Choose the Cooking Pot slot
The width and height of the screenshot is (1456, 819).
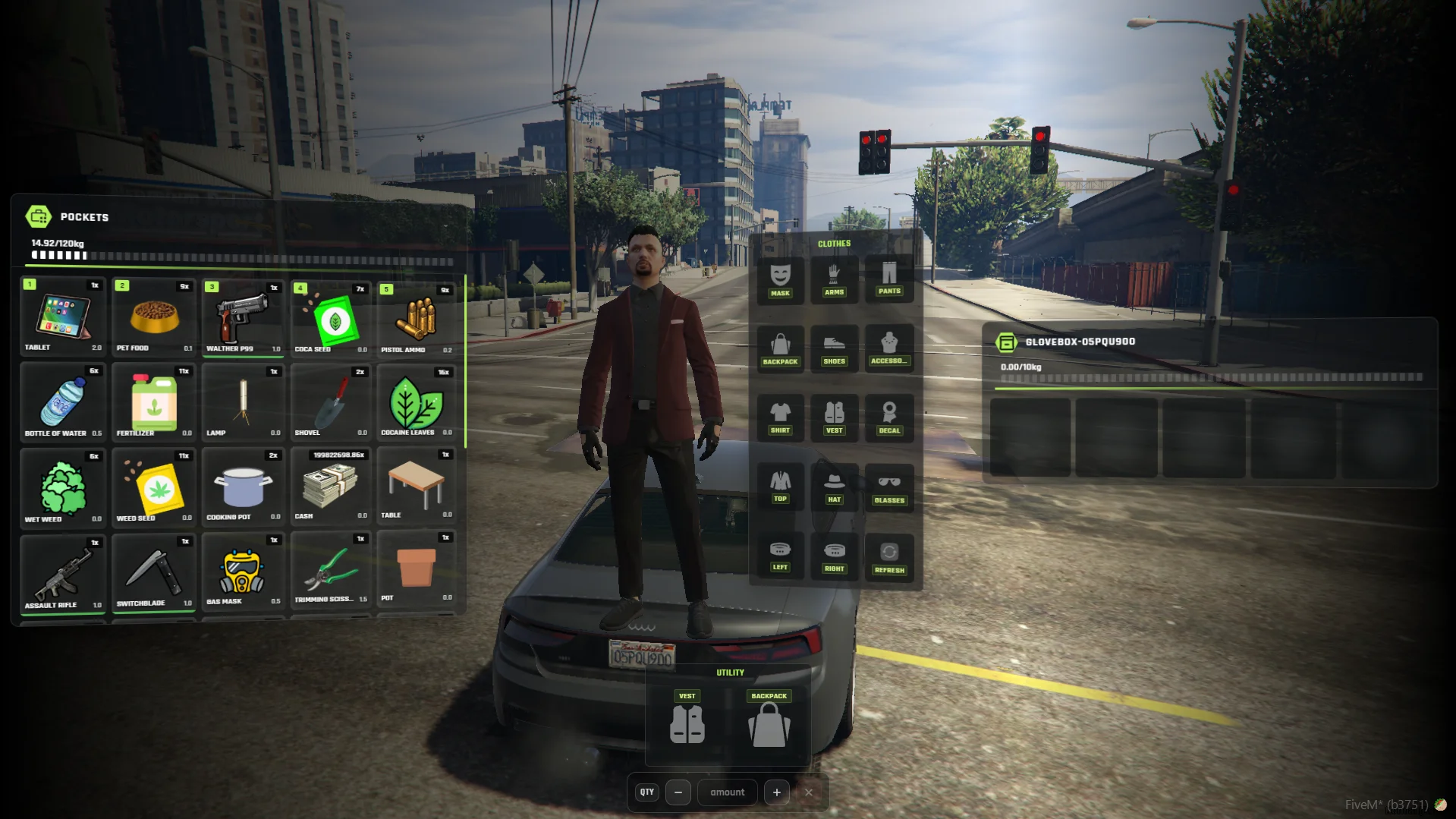tap(243, 487)
